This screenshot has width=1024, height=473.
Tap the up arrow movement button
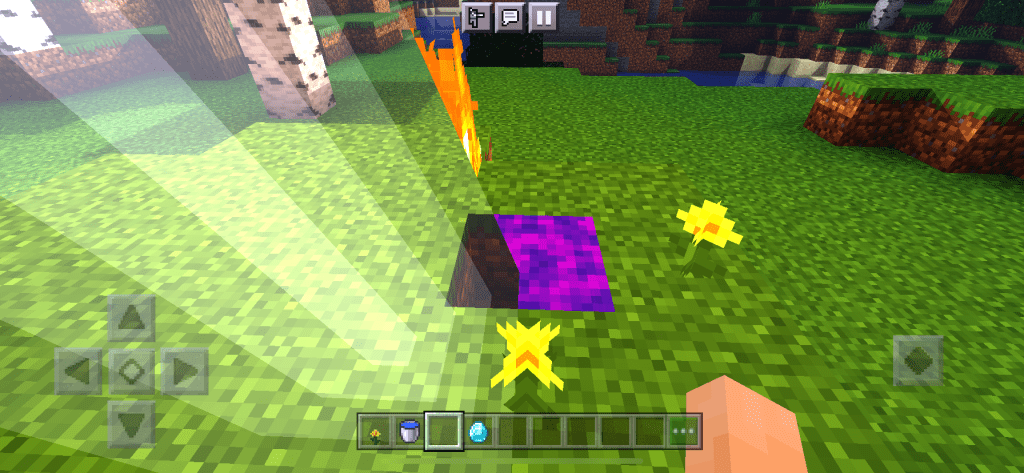pos(131,319)
